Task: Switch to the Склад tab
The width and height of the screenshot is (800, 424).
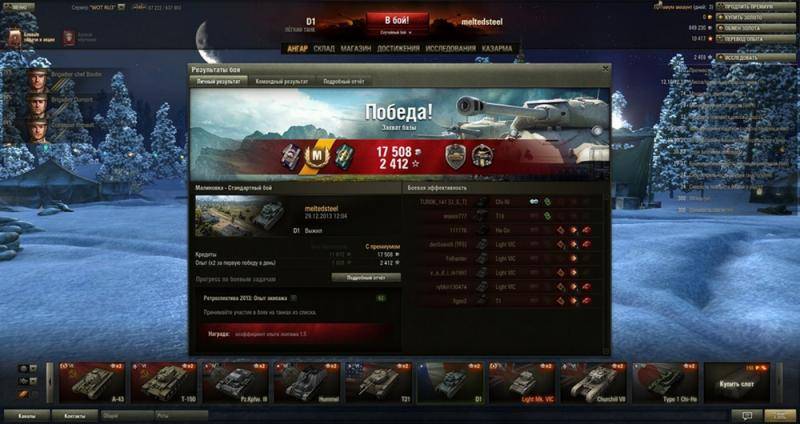Action: pos(324,47)
